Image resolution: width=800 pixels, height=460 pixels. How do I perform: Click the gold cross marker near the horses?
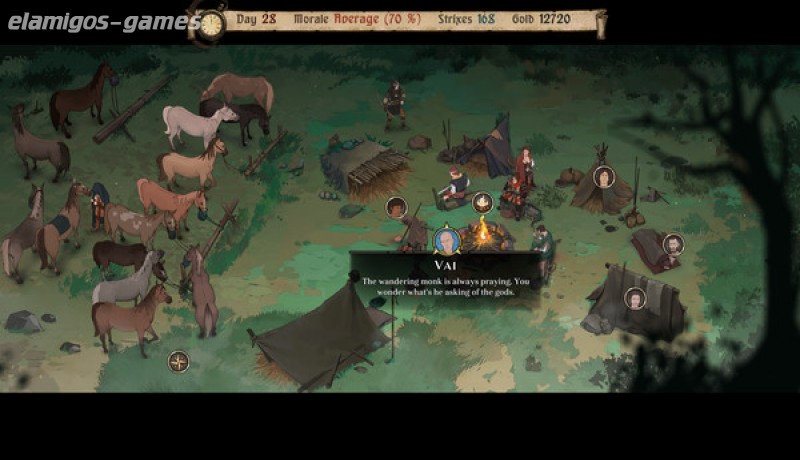[179, 361]
